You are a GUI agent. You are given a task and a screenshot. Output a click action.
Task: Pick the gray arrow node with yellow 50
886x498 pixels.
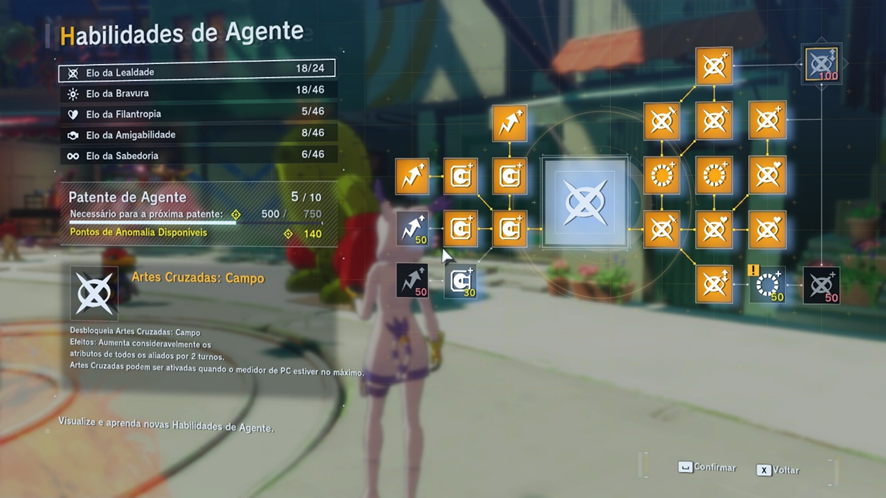pyautogui.click(x=412, y=229)
